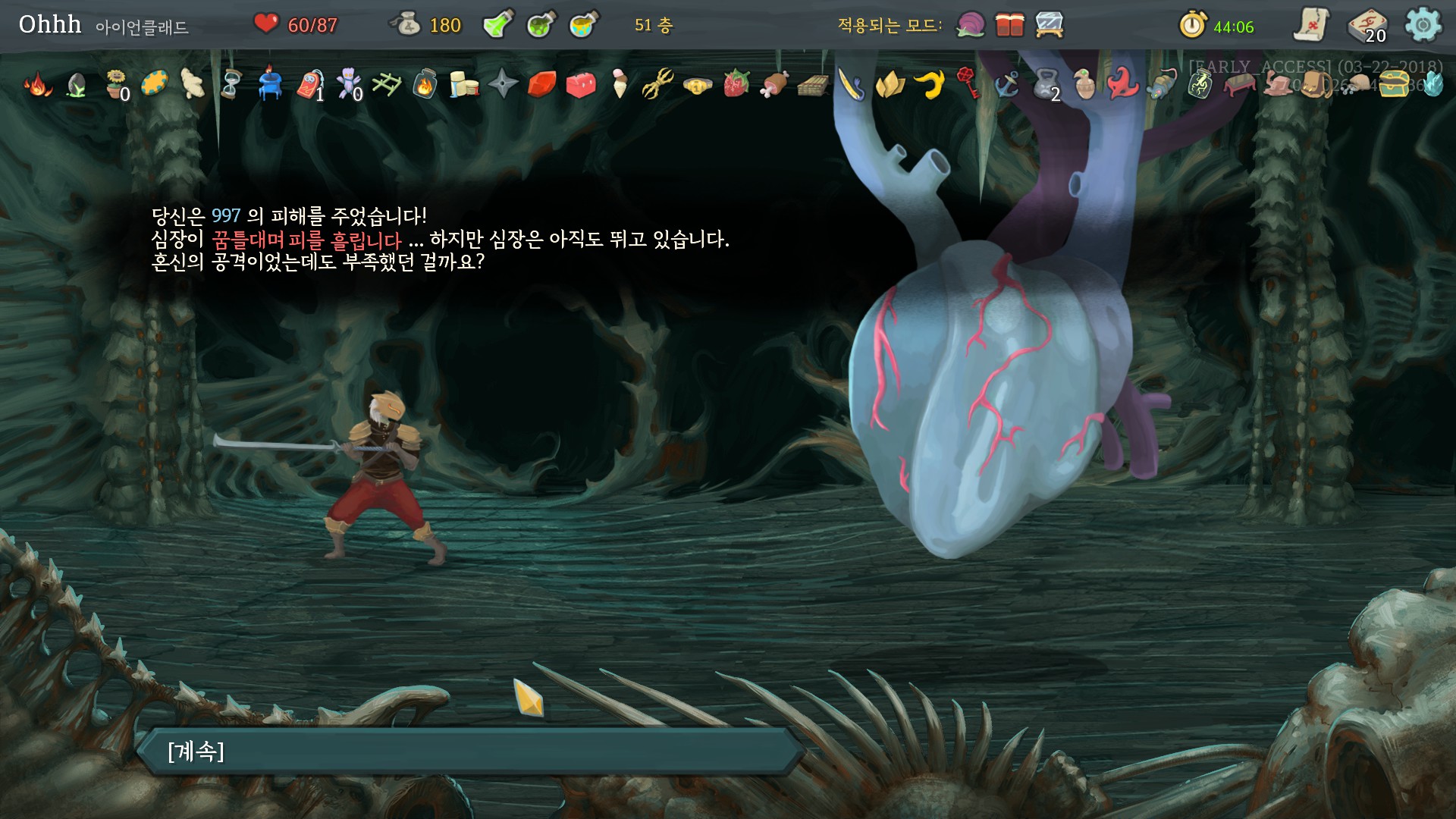Open the settings gear menu
1456x819 pixels.
[1423, 25]
